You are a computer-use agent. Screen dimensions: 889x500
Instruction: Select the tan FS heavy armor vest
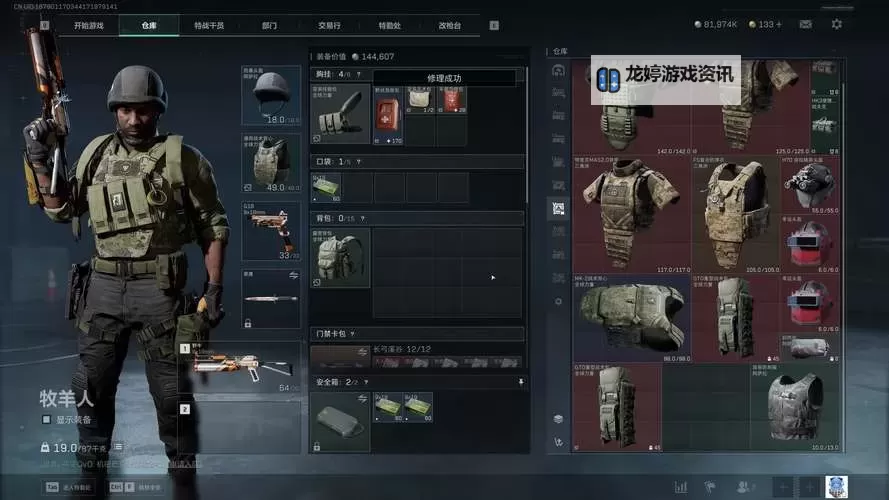tap(736, 214)
